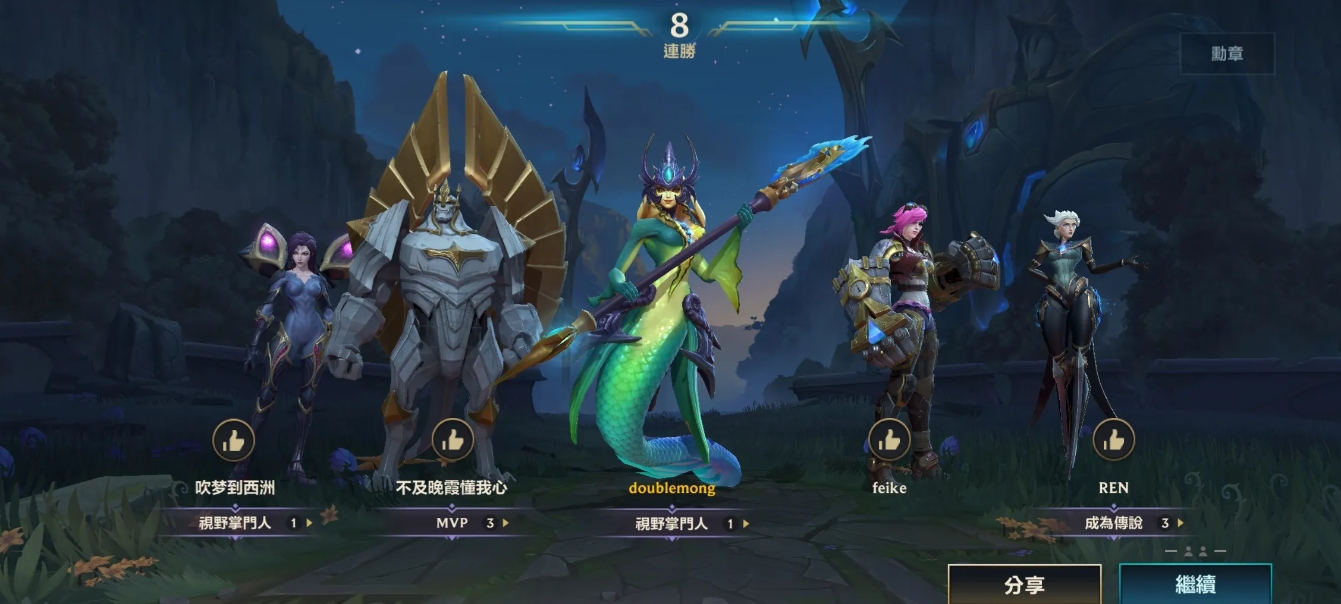Select player name doublemong
The image size is (1341, 604).
point(672,489)
